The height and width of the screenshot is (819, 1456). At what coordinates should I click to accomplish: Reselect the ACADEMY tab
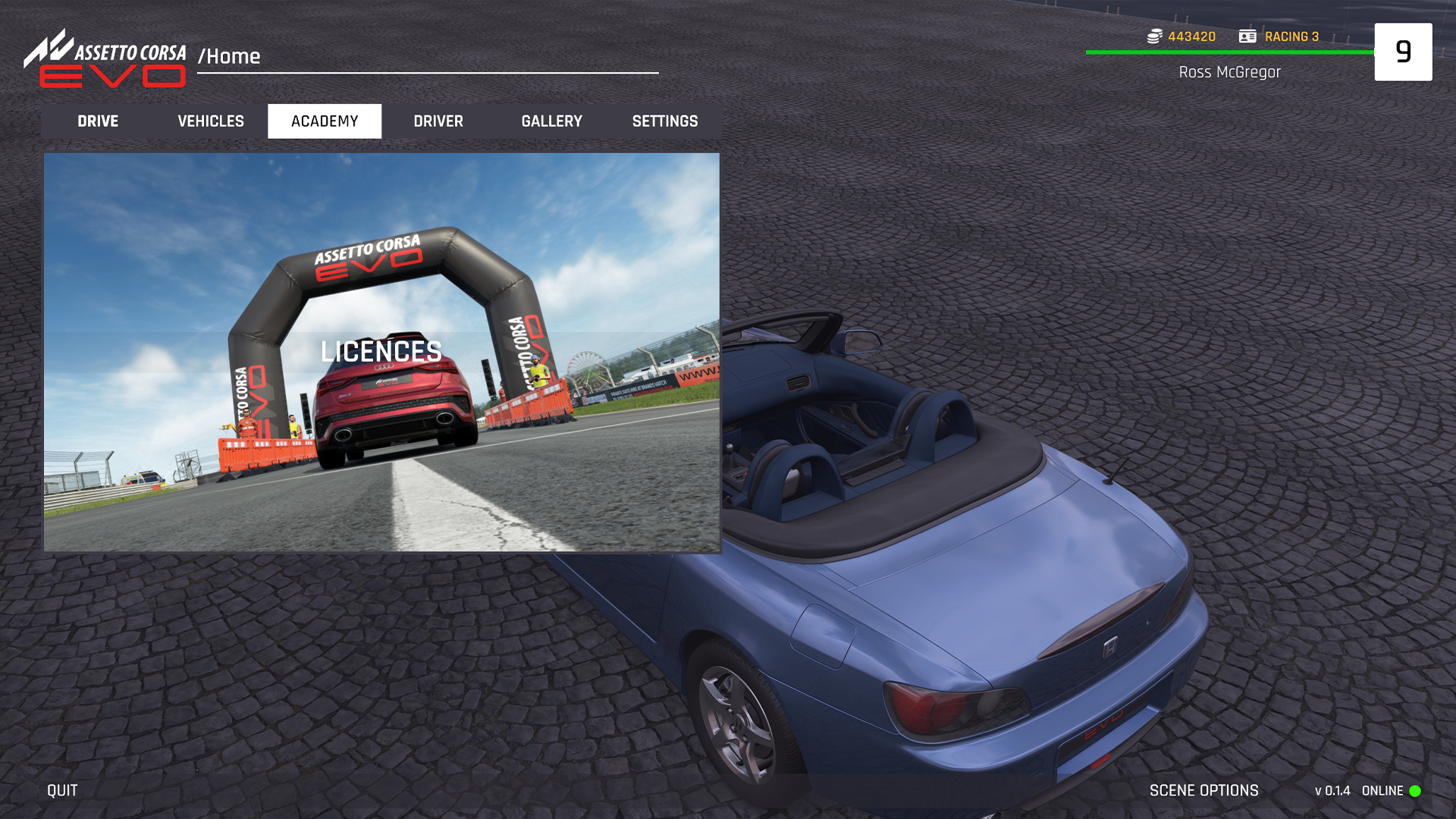(325, 121)
